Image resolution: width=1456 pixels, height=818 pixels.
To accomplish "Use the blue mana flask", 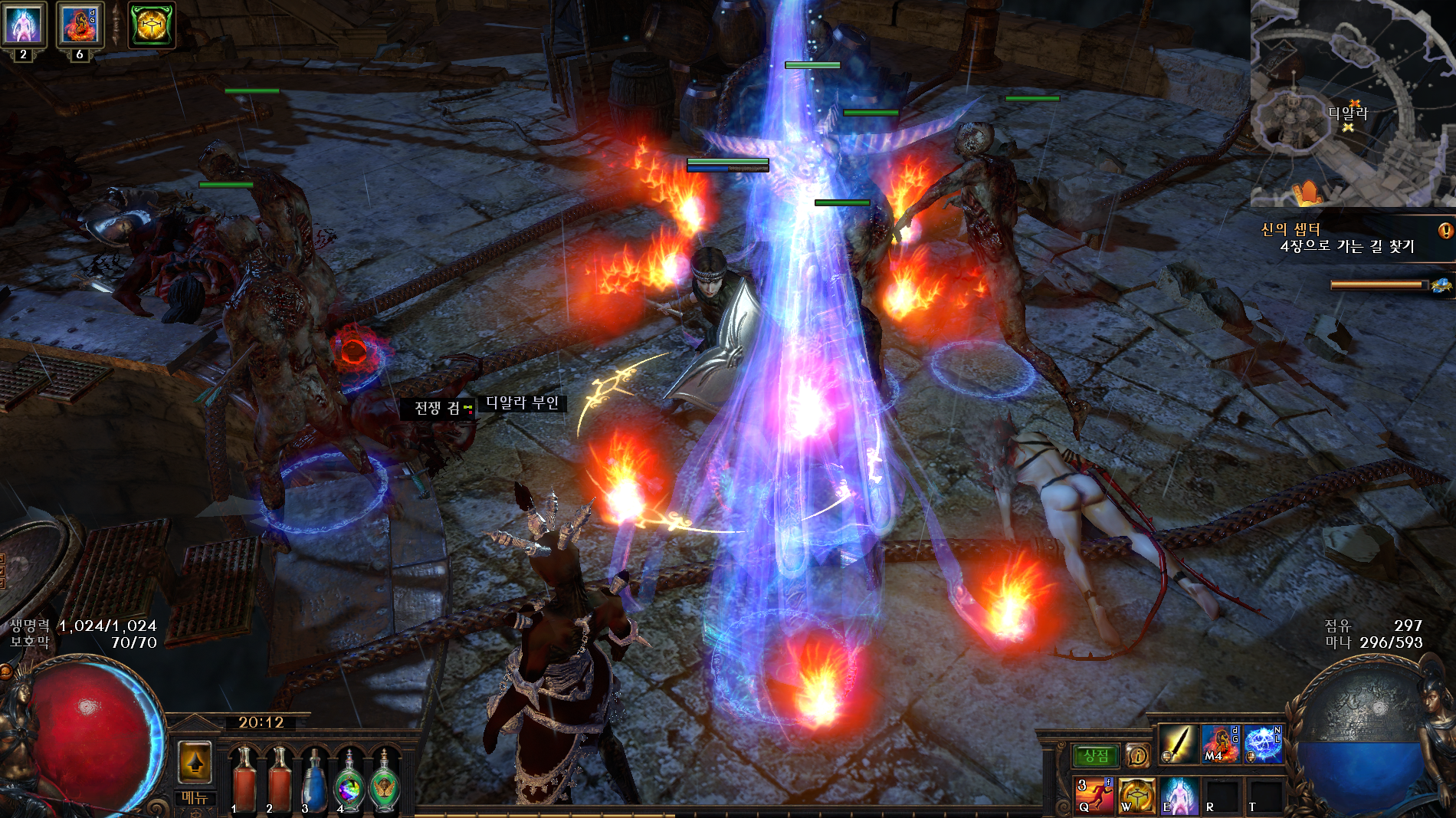I will pos(314,779).
